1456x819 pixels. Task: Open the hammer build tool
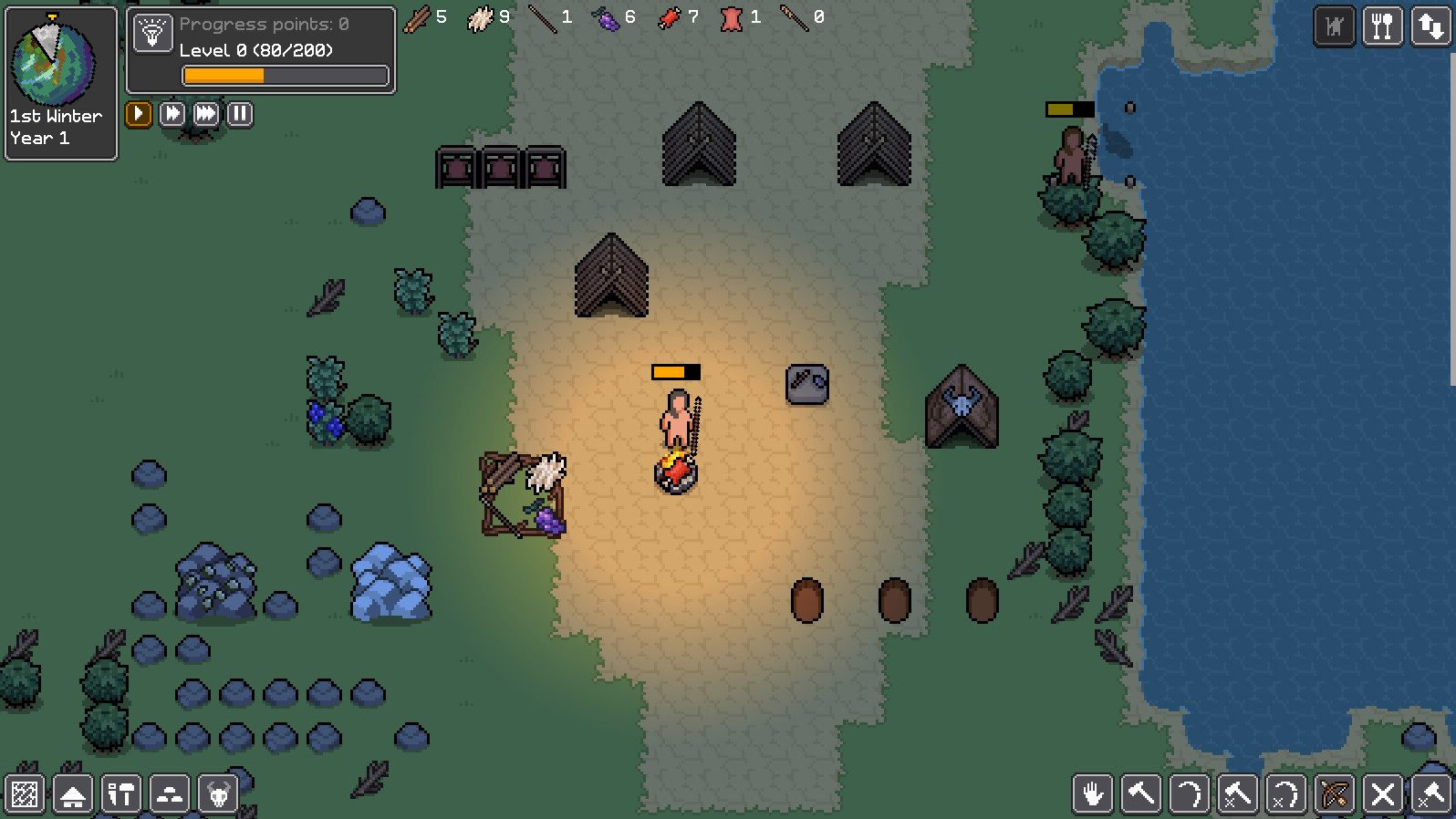tap(1141, 794)
